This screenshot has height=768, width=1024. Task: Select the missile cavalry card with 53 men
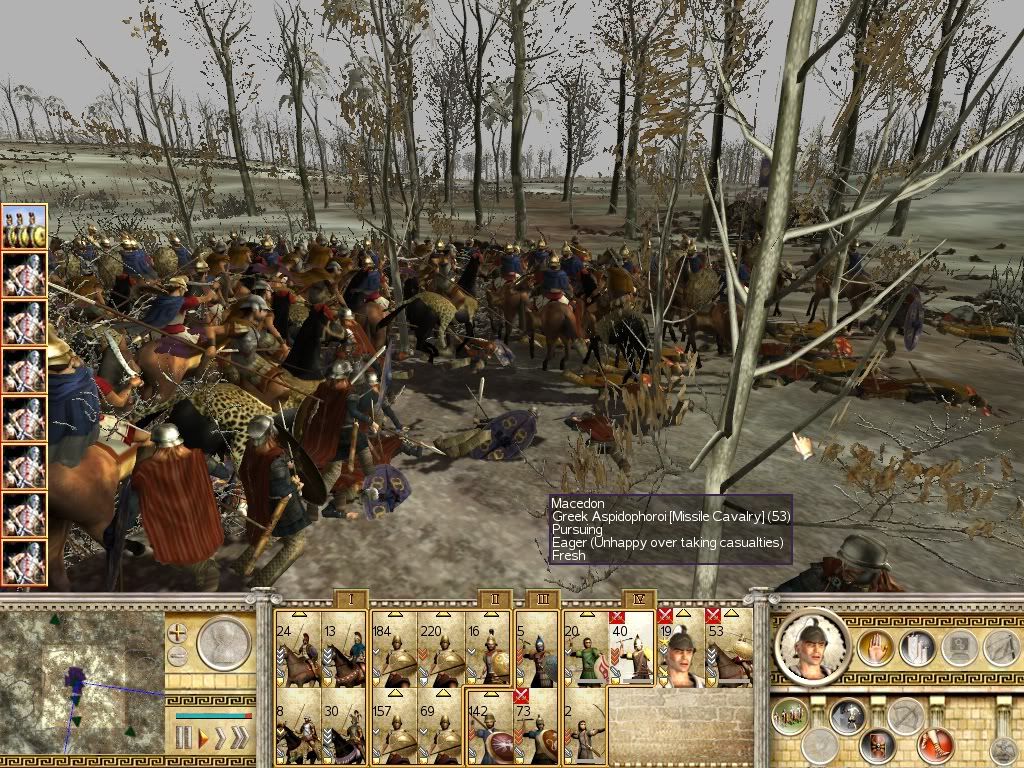(x=729, y=646)
